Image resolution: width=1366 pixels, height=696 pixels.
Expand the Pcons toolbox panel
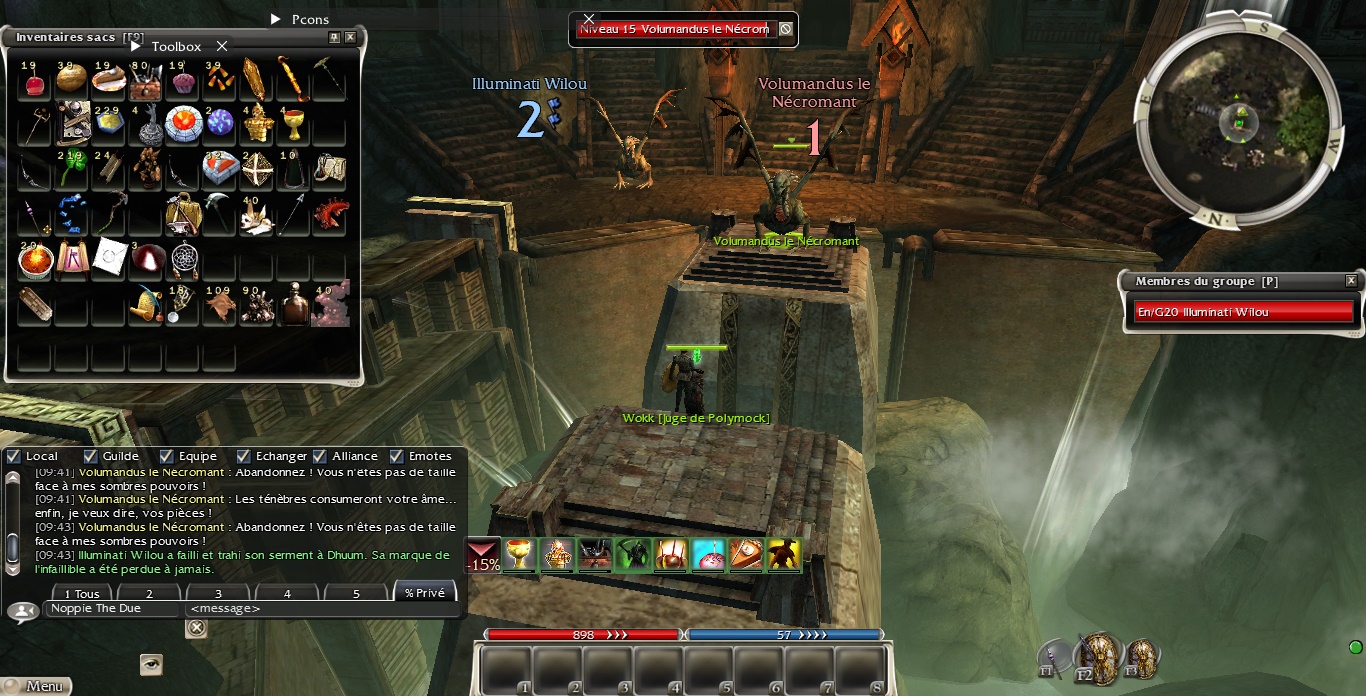[277, 19]
